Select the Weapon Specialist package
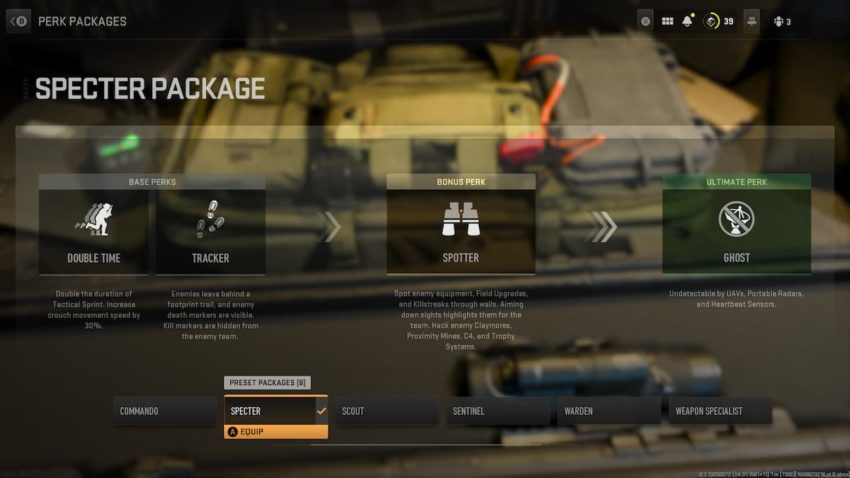Image resolution: width=850 pixels, height=478 pixels. 720,411
